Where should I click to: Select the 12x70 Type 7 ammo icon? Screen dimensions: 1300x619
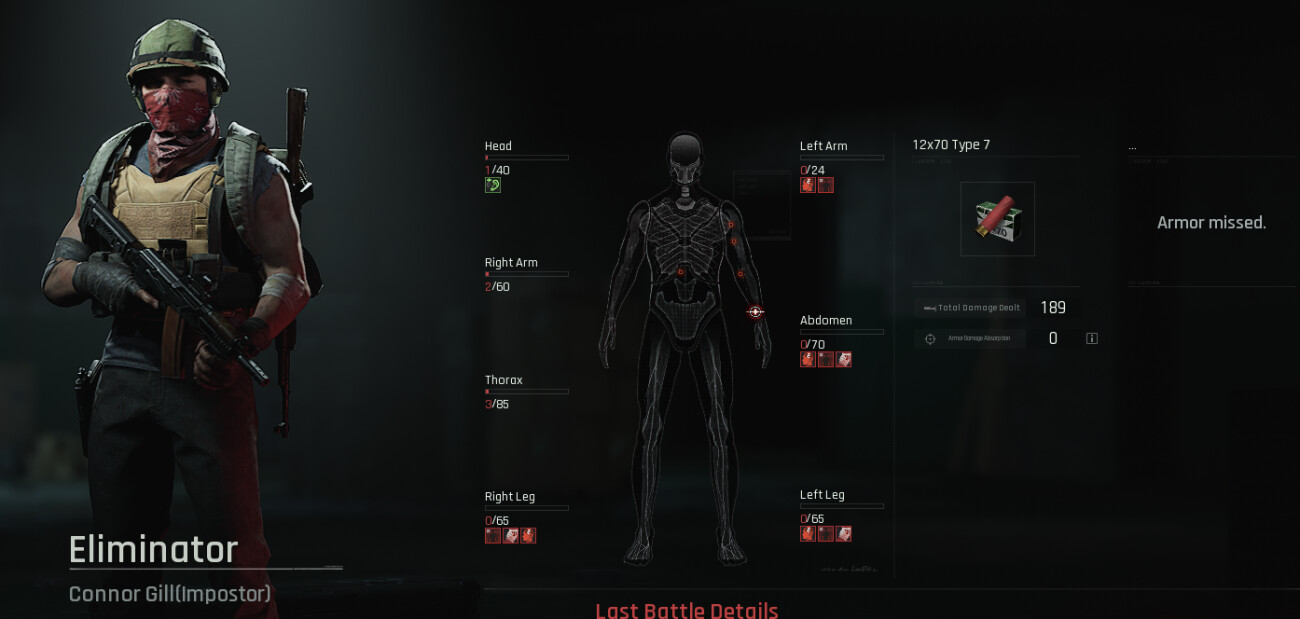(997, 219)
